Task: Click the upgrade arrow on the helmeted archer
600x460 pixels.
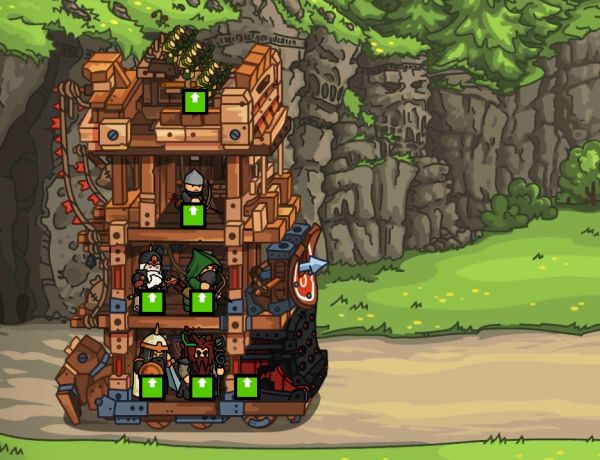Action: tap(191, 215)
